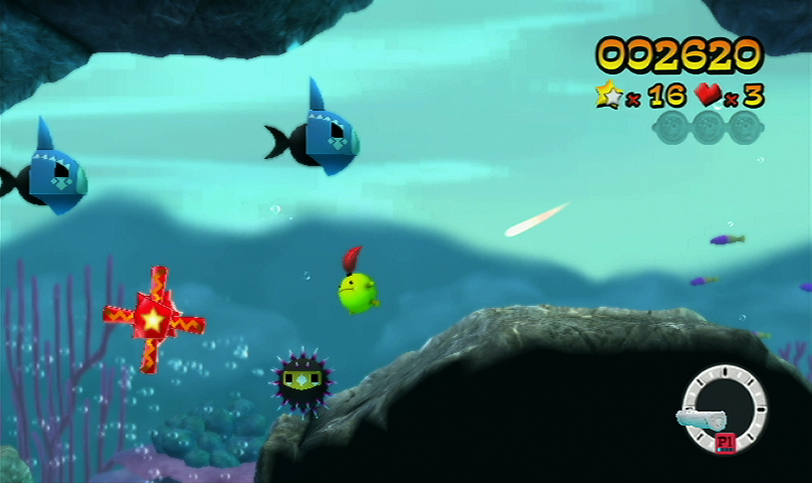Click the red heart lives icon
The height and width of the screenshot is (483, 812).
[709, 95]
